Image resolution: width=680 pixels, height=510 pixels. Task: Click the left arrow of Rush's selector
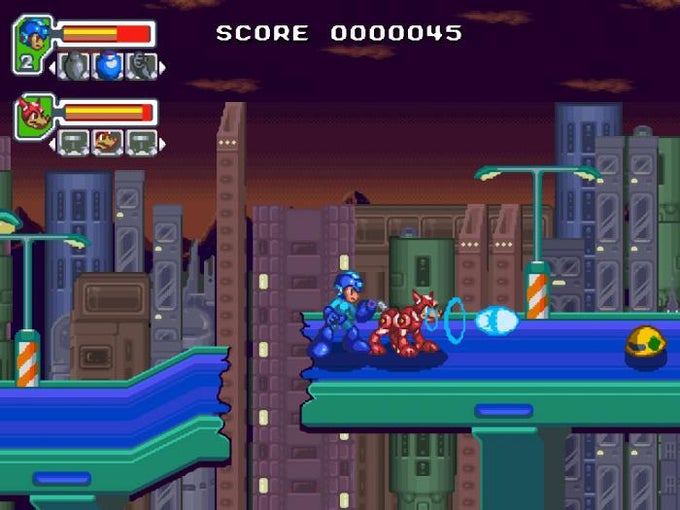(53, 142)
